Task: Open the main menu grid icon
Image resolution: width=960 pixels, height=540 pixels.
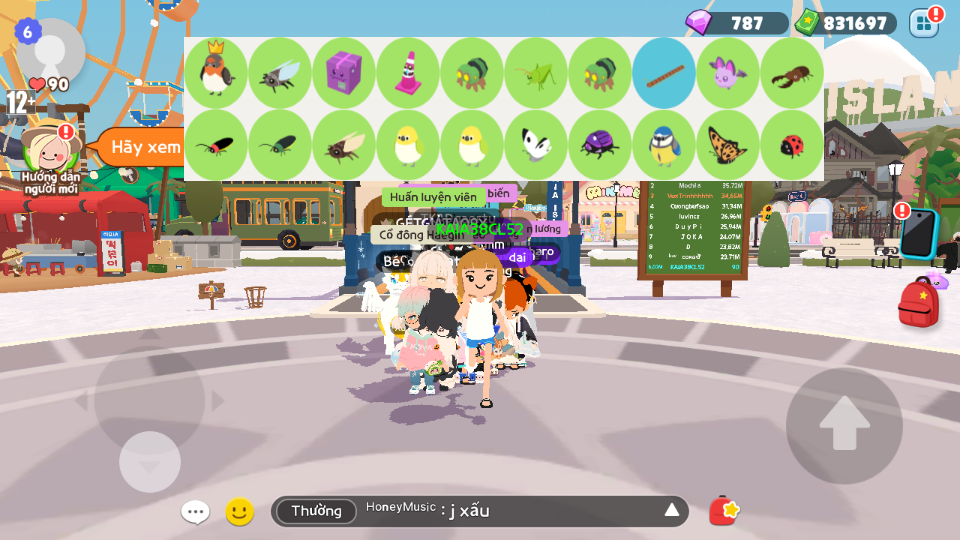Action: click(x=924, y=23)
